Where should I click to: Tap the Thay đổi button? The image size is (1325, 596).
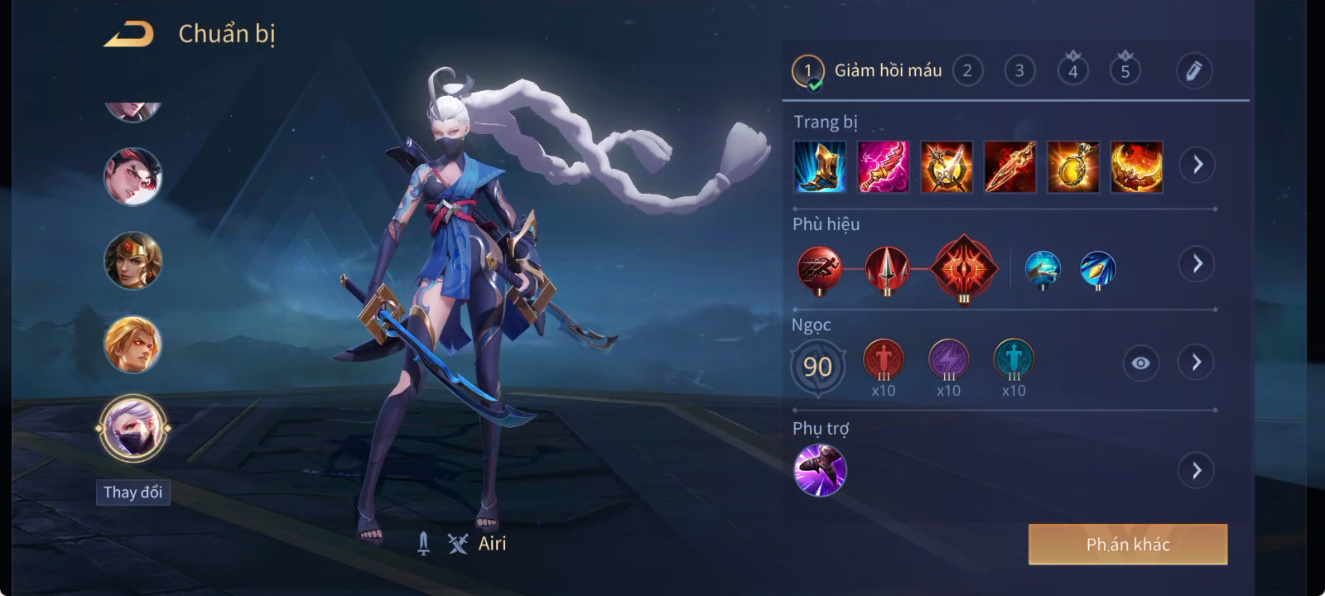point(133,492)
